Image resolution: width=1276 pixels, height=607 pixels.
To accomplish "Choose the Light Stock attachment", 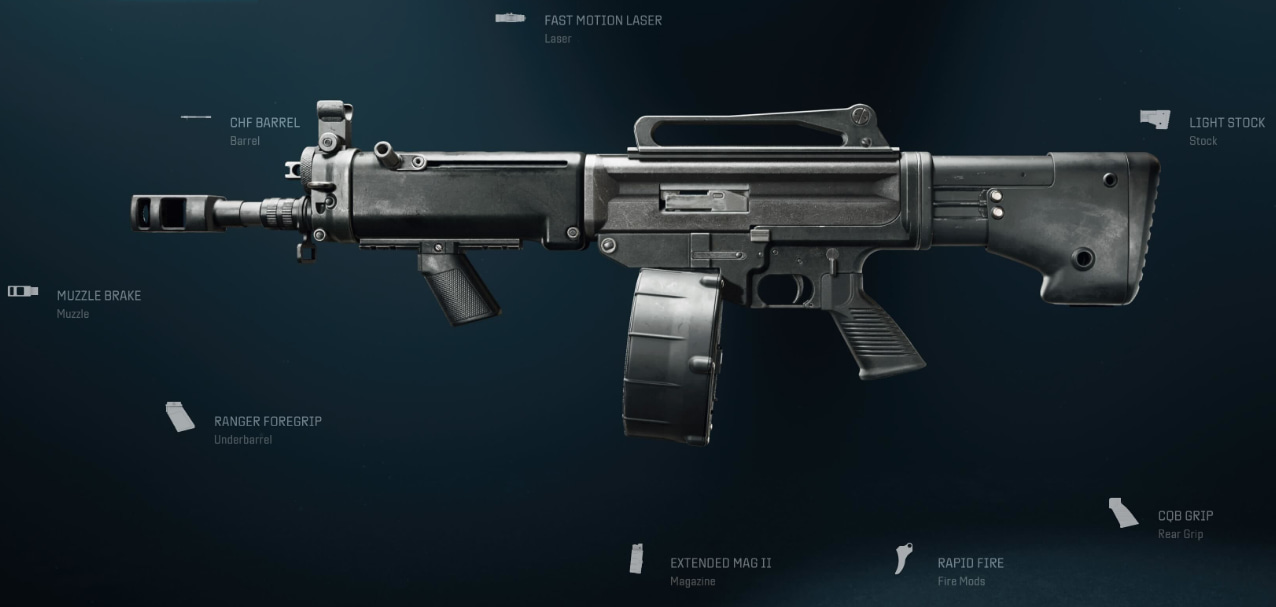I will click(1226, 123).
